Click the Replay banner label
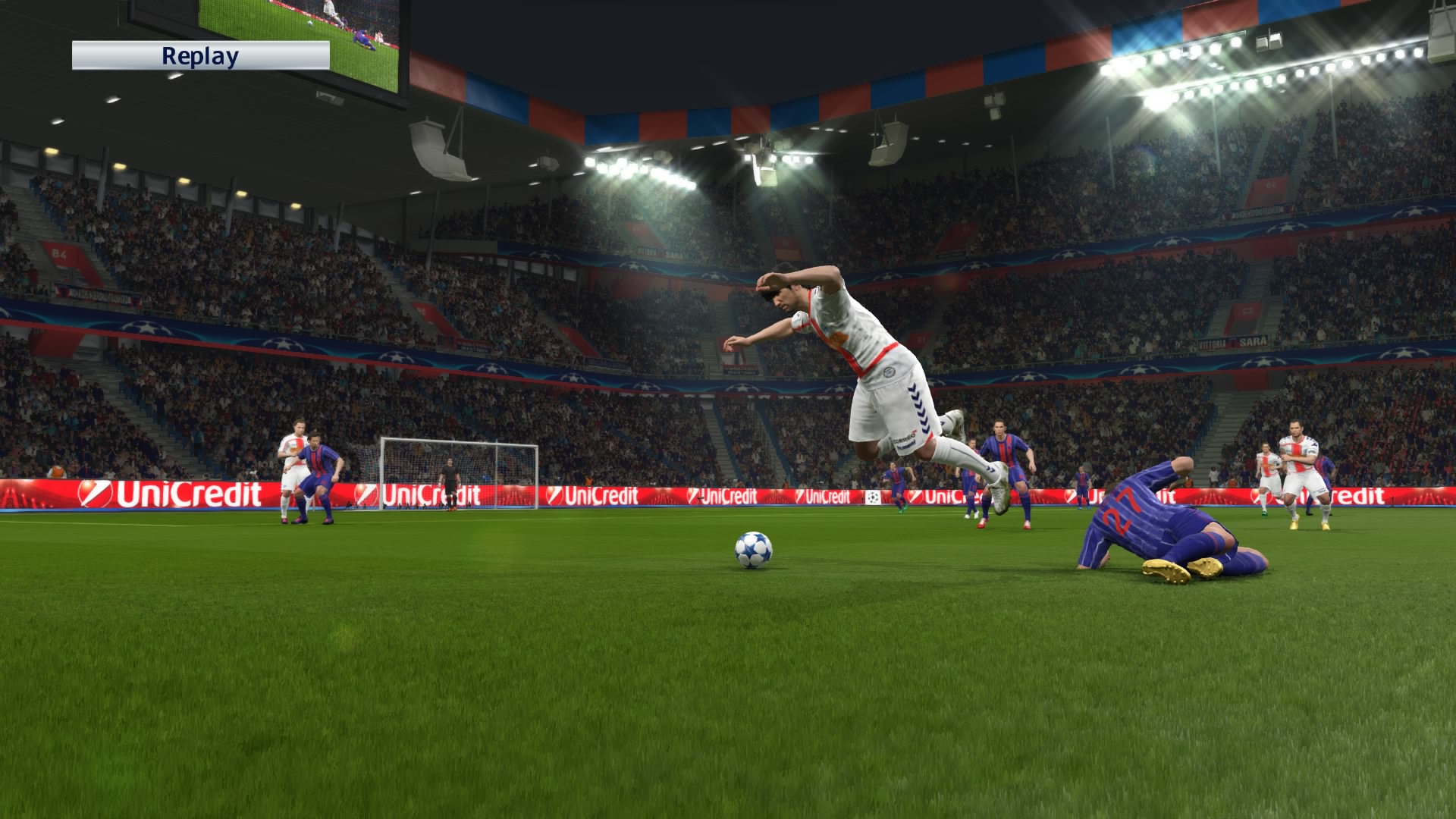The height and width of the screenshot is (819, 1456). coord(199,55)
